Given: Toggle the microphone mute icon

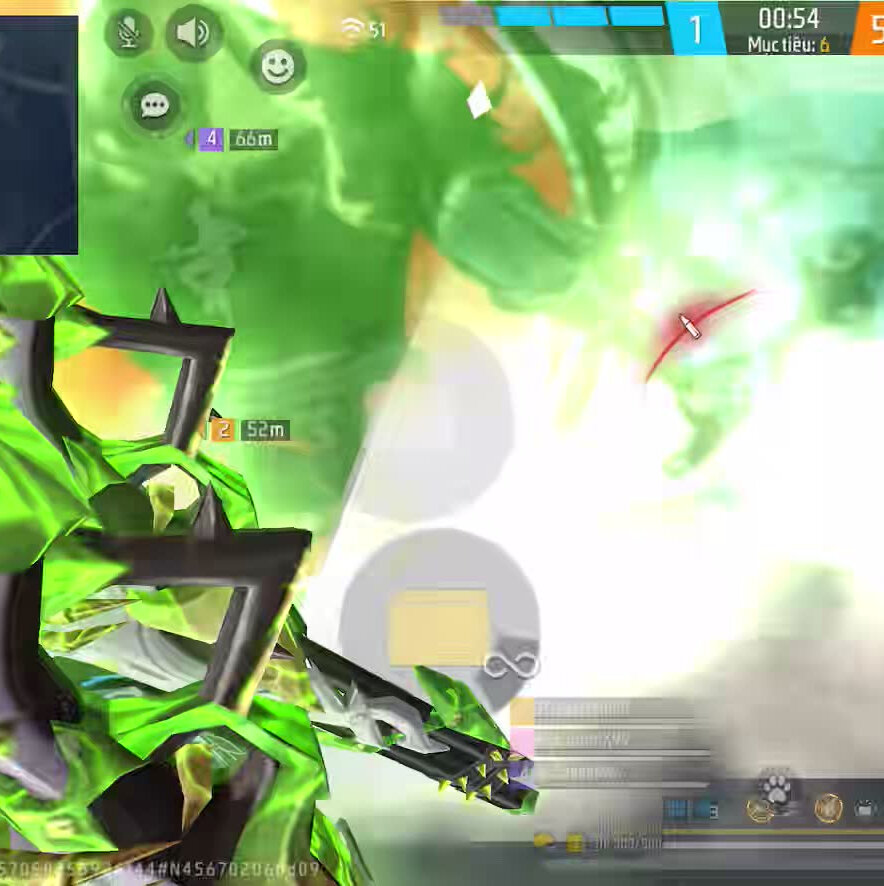Looking at the screenshot, I should click(x=128, y=33).
